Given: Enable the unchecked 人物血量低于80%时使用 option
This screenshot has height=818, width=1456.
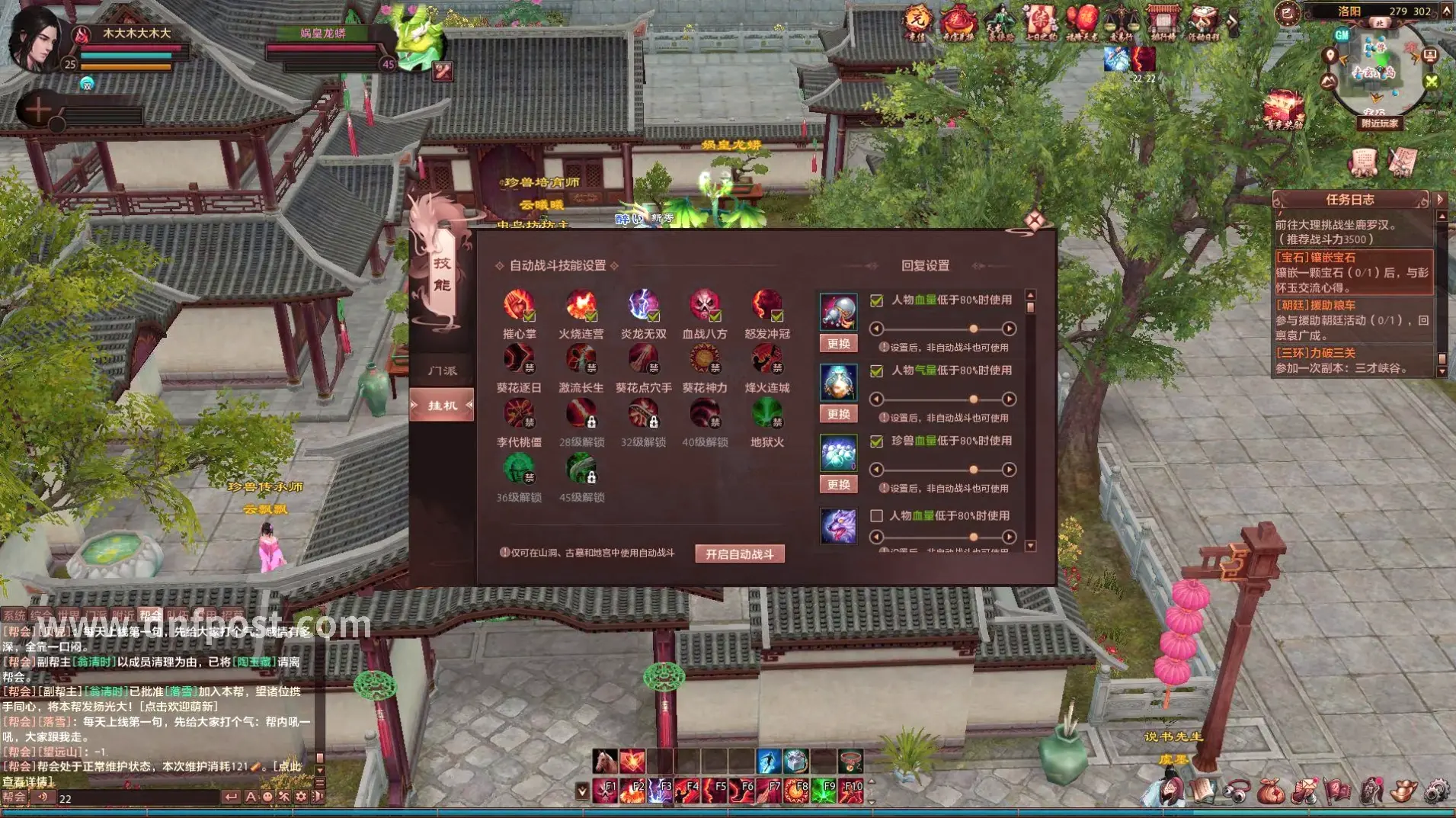Looking at the screenshot, I should [875, 516].
